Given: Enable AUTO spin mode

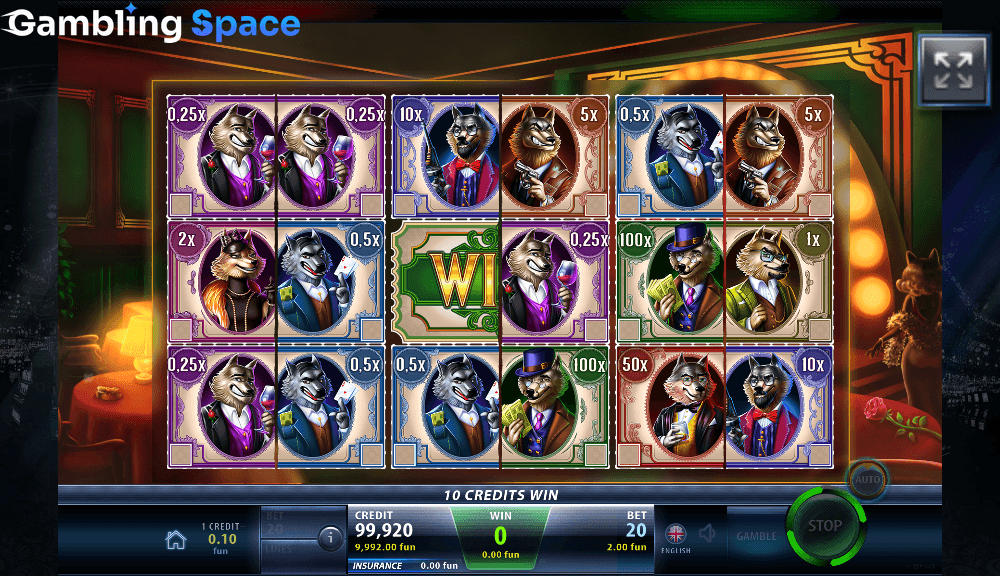Looking at the screenshot, I should pyautogui.click(x=865, y=479).
